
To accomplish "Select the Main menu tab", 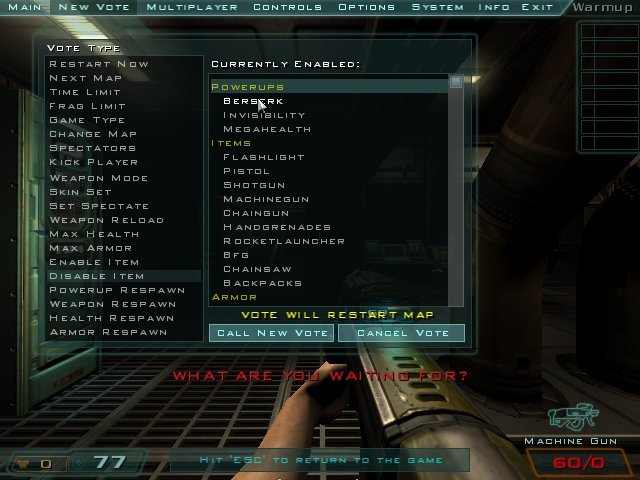I will 25,7.
